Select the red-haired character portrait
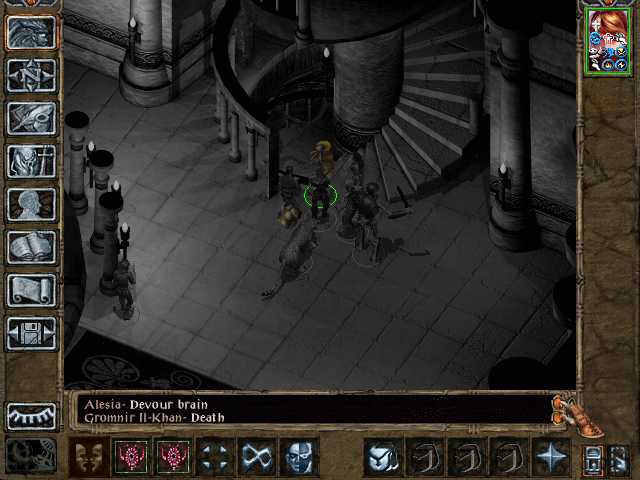Screen dimensions: 640x480 [608, 42]
